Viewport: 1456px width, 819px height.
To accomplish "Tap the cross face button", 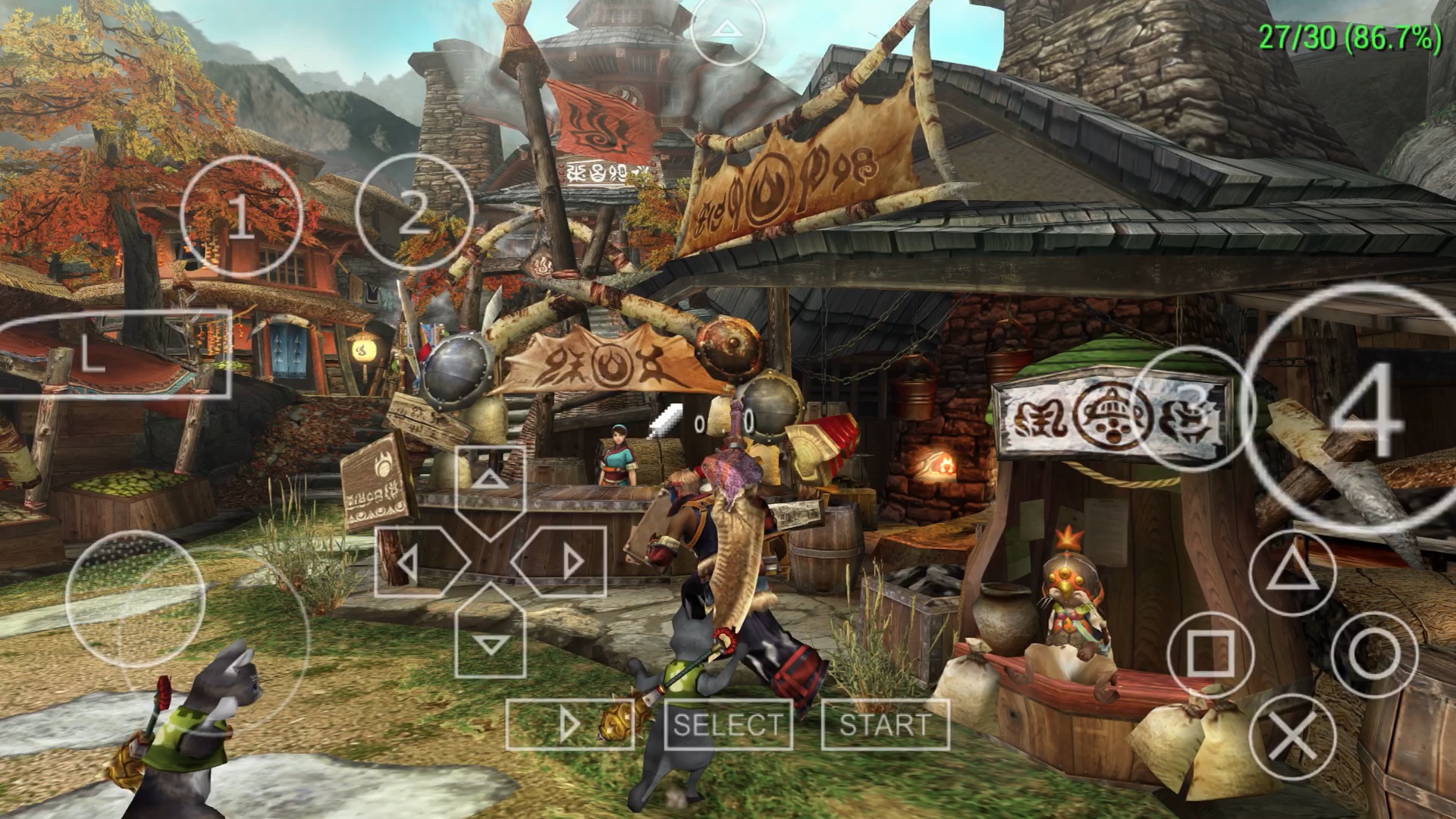I will click(x=1292, y=736).
